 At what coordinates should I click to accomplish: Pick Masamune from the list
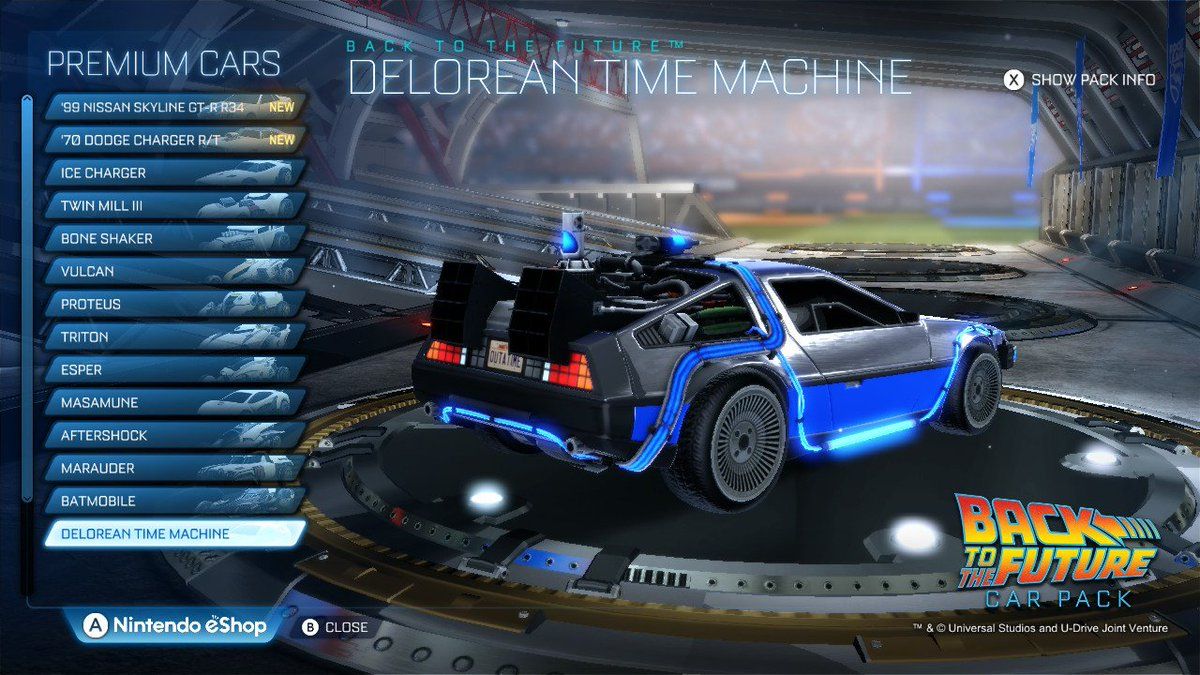point(172,403)
